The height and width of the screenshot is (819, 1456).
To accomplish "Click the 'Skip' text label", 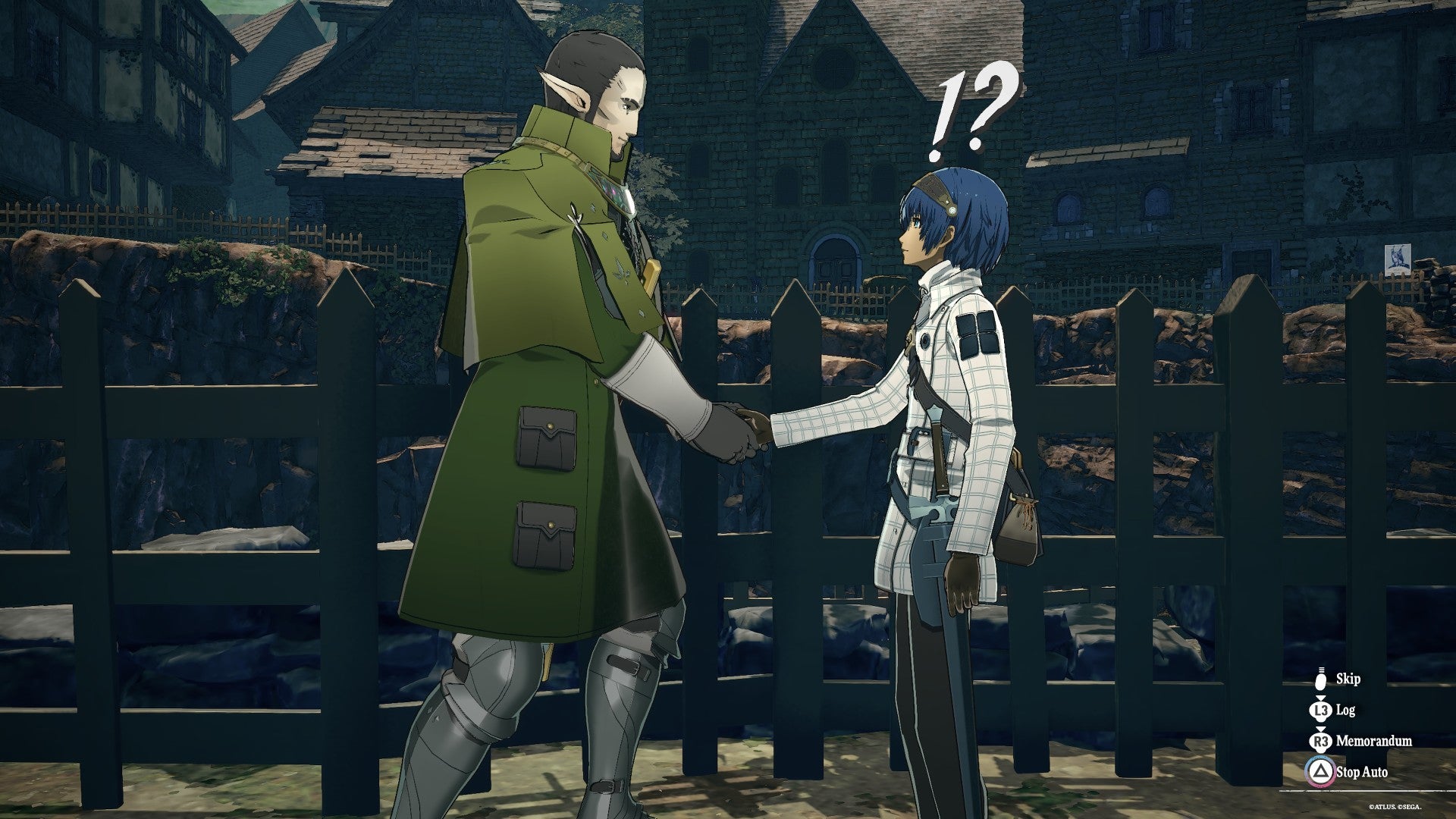I will tap(1348, 679).
